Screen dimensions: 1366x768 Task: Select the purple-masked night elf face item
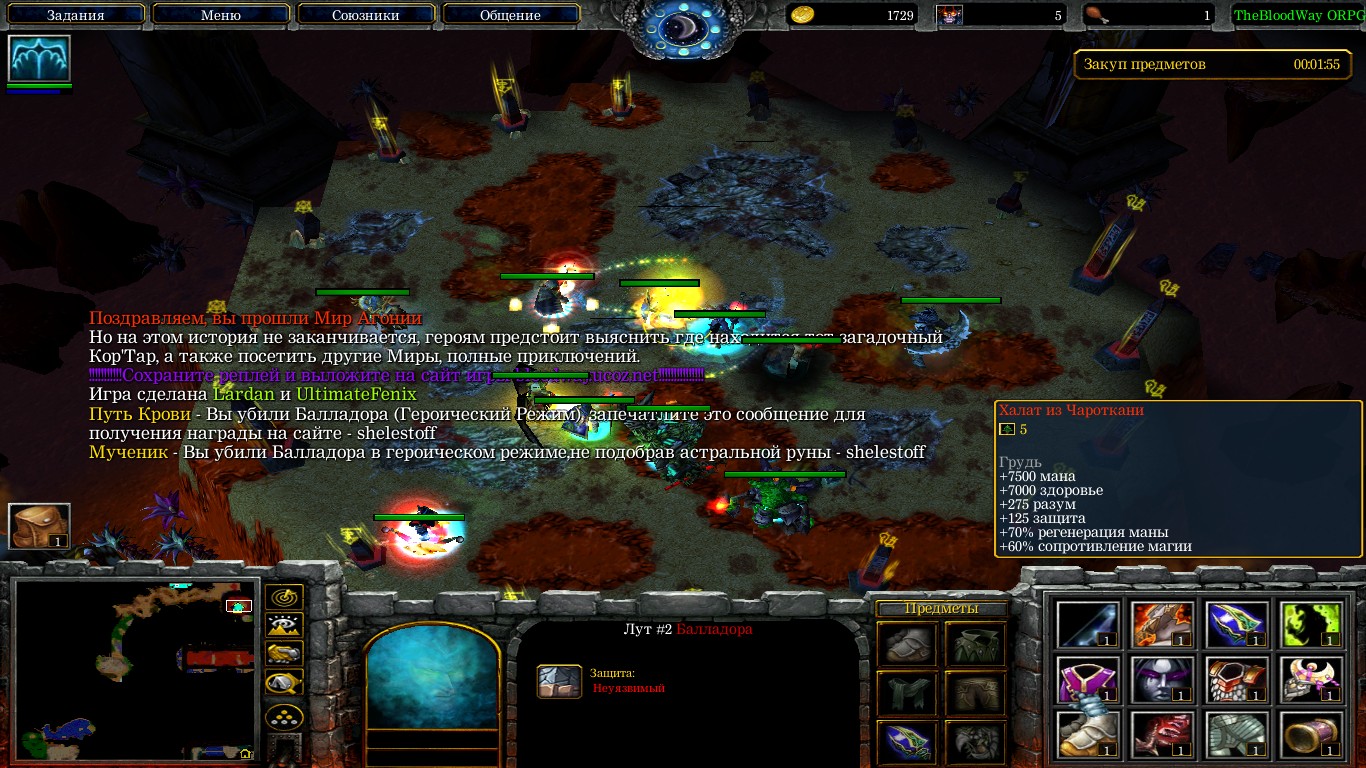point(1161,680)
